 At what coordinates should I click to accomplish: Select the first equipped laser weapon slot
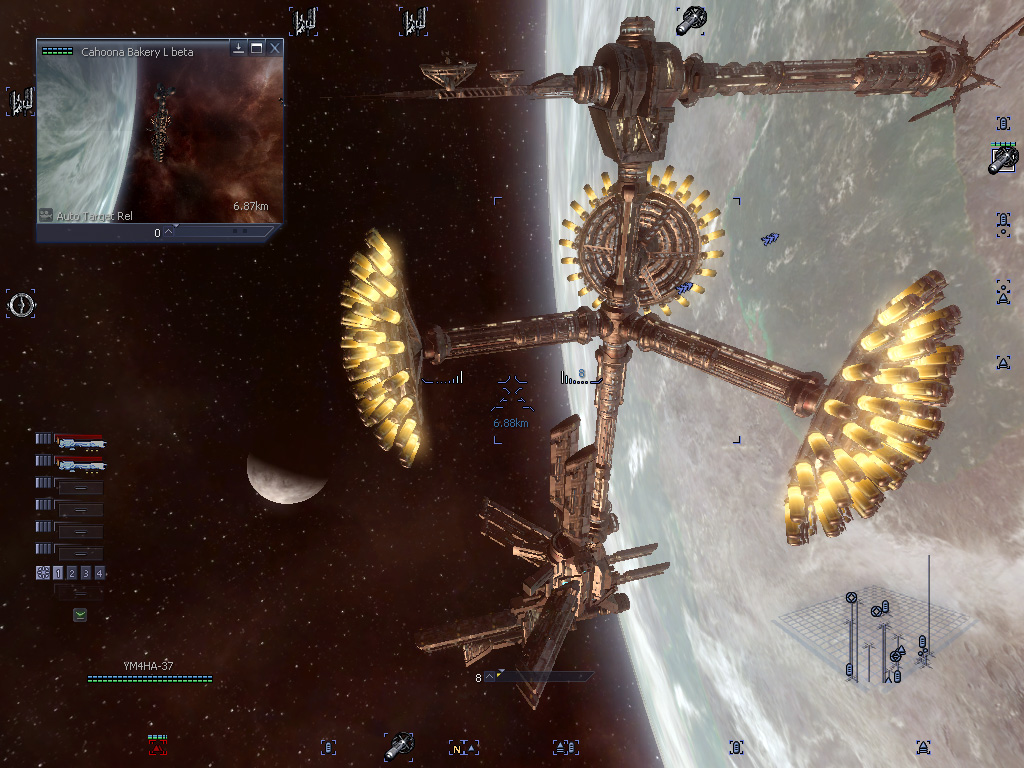pos(79,441)
